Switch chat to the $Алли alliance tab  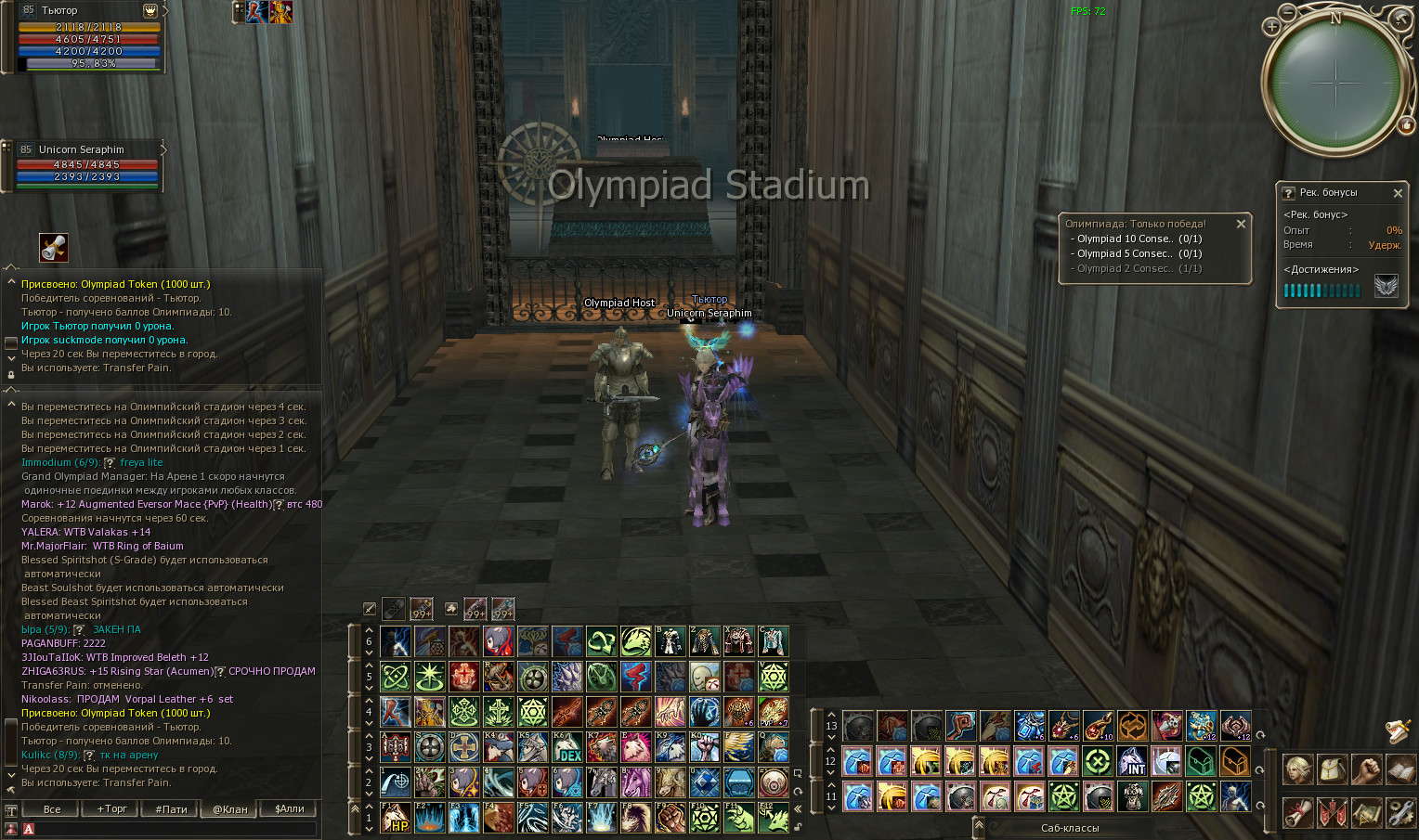(290, 808)
